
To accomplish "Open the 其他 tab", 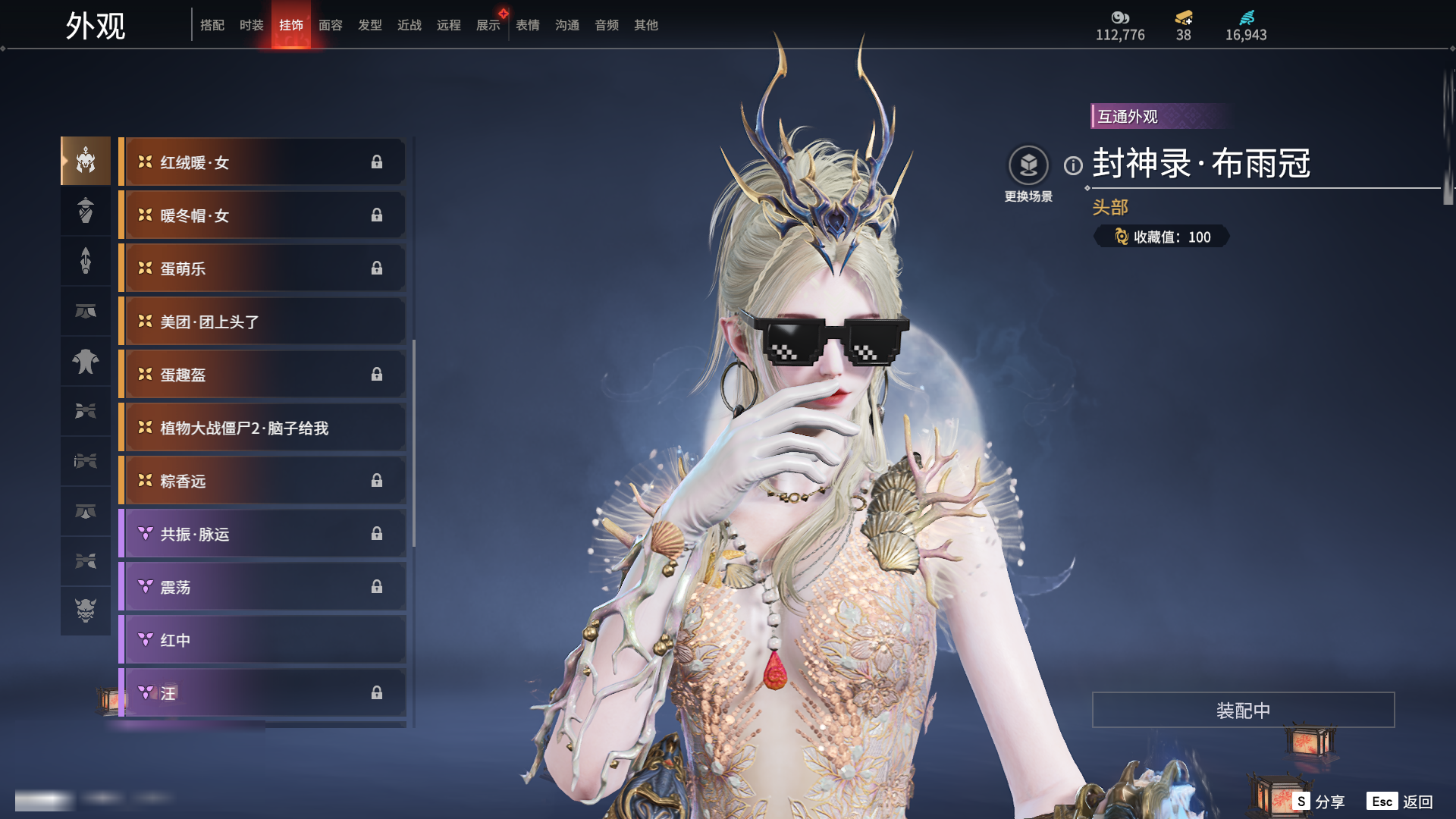I will click(646, 25).
